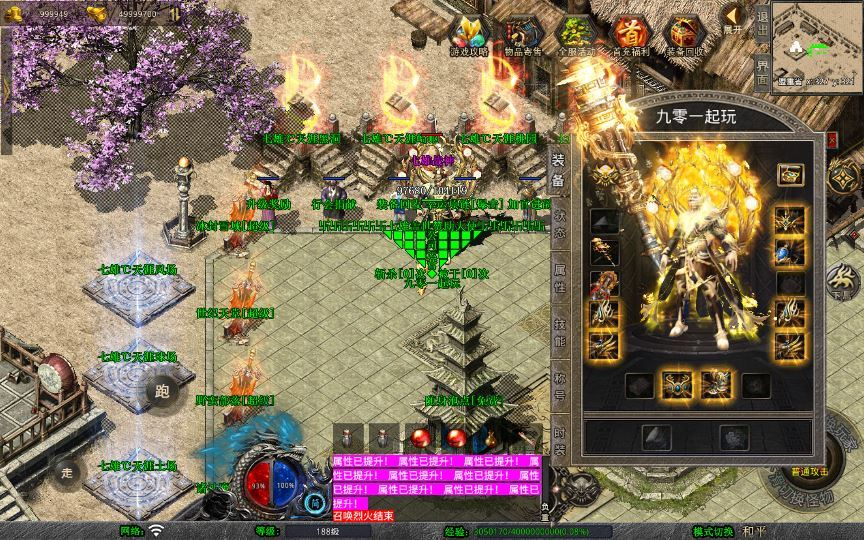864x540 pixels.
Task: Tap the 普通攻击 normal attack button
Action: click(x=810, y=470)
